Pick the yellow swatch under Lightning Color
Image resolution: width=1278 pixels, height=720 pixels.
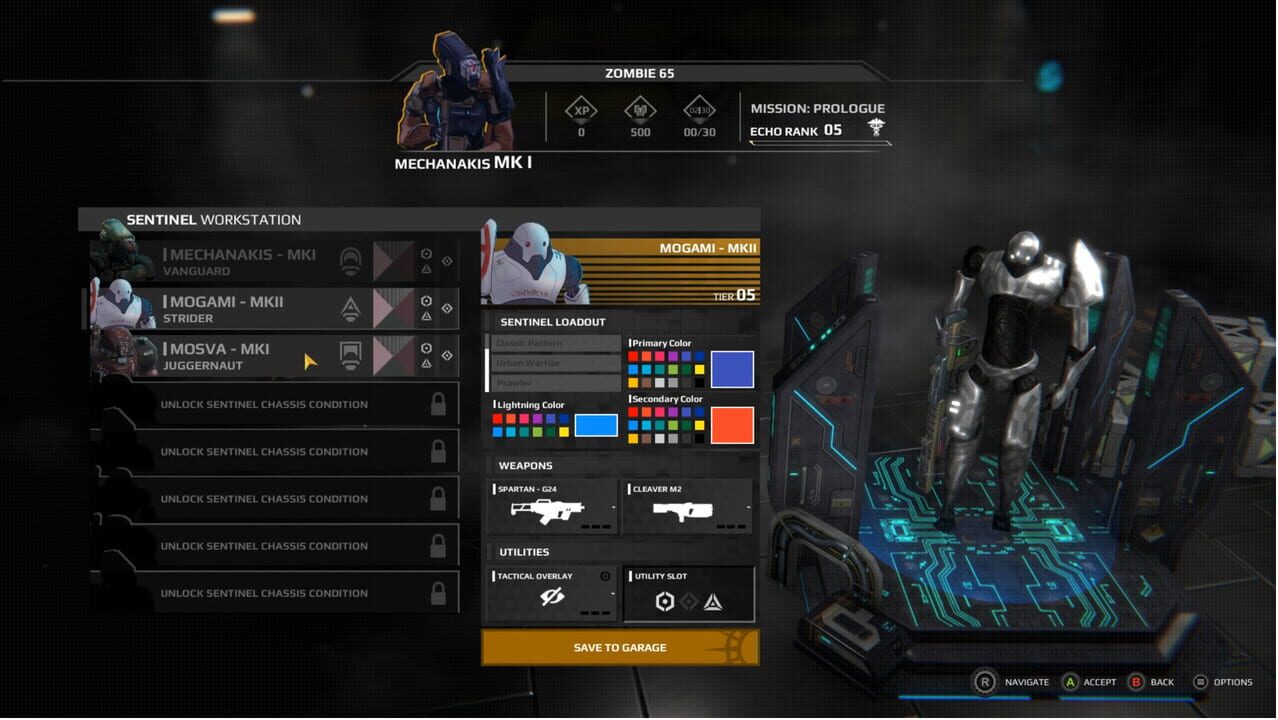click(564, 432)
